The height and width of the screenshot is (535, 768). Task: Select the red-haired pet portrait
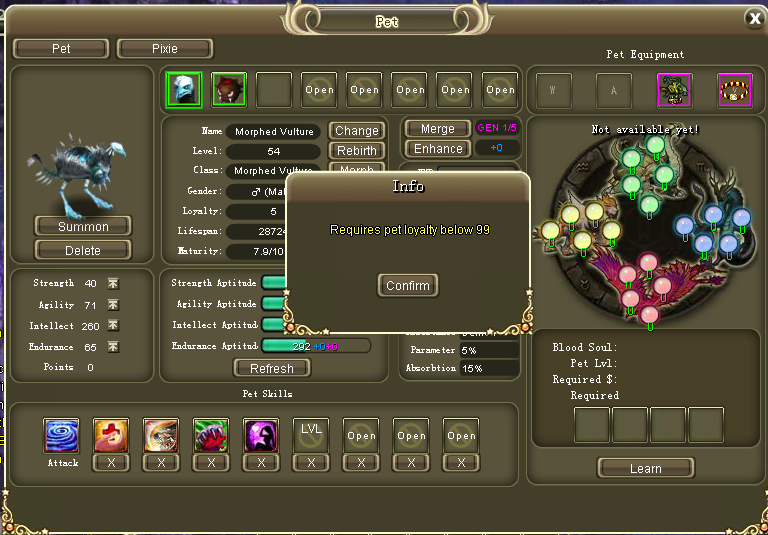pos(229,89)
